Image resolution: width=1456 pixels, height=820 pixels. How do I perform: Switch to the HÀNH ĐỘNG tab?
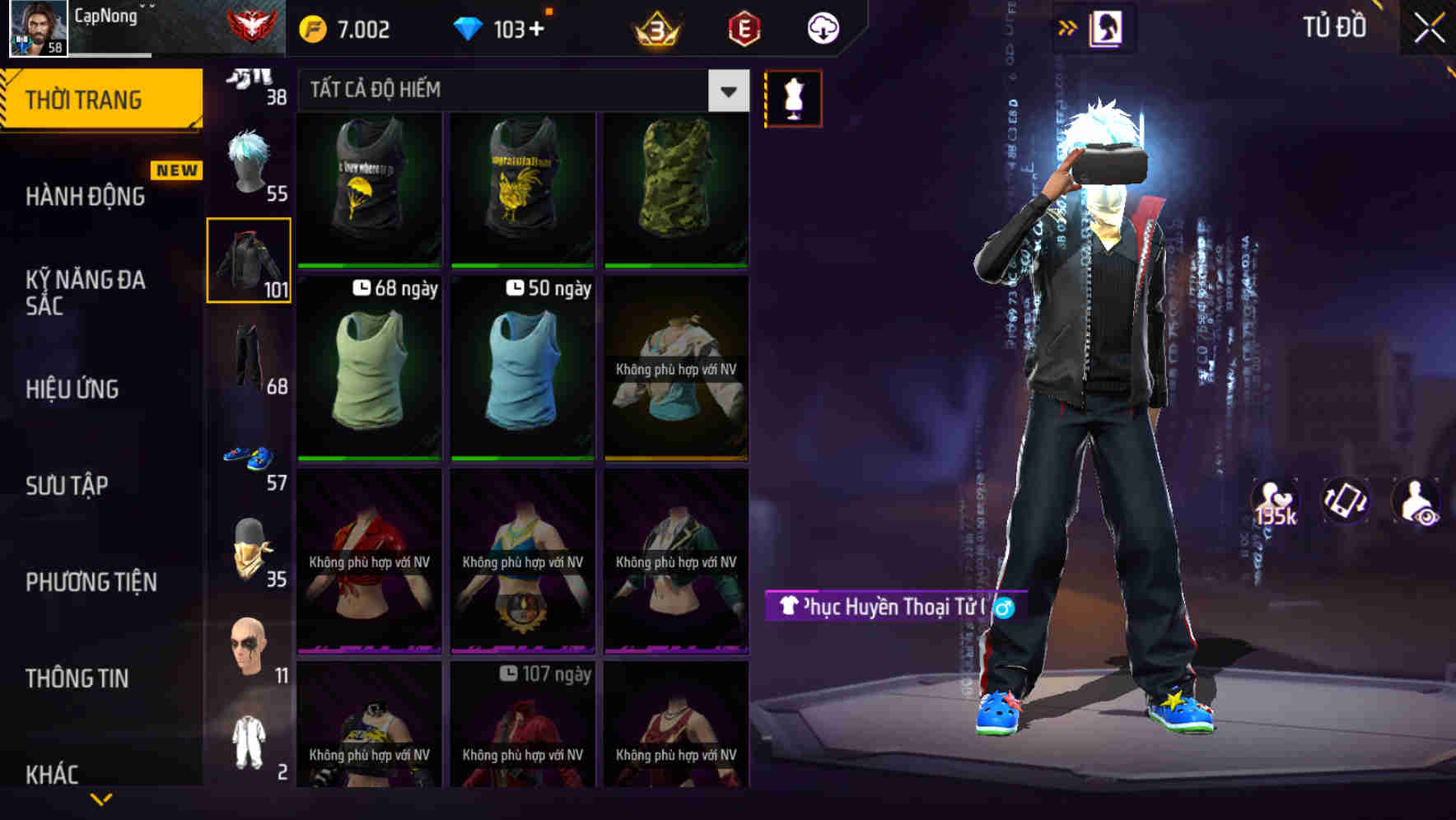(84, 196)
